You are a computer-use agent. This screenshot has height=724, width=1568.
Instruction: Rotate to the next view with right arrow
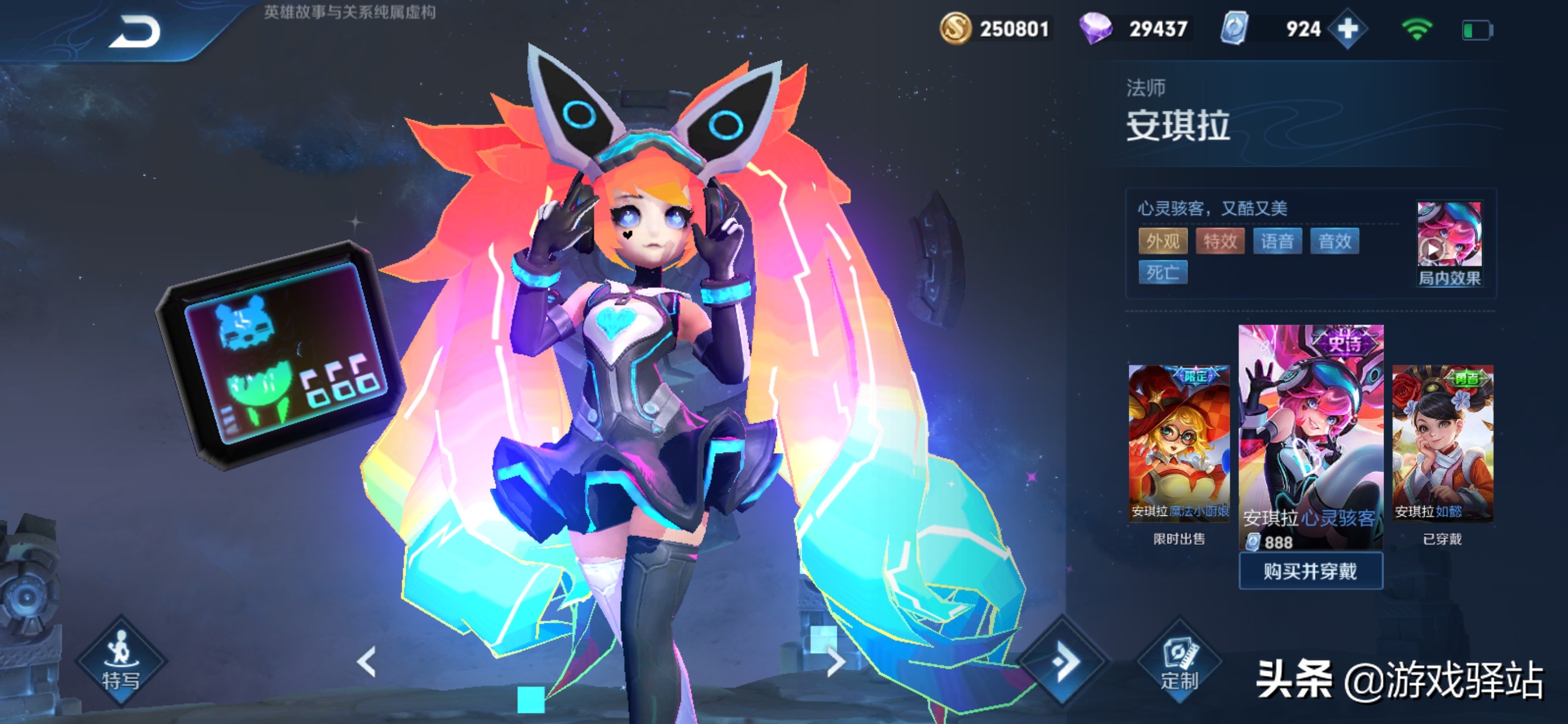click(x=836, y=662)
